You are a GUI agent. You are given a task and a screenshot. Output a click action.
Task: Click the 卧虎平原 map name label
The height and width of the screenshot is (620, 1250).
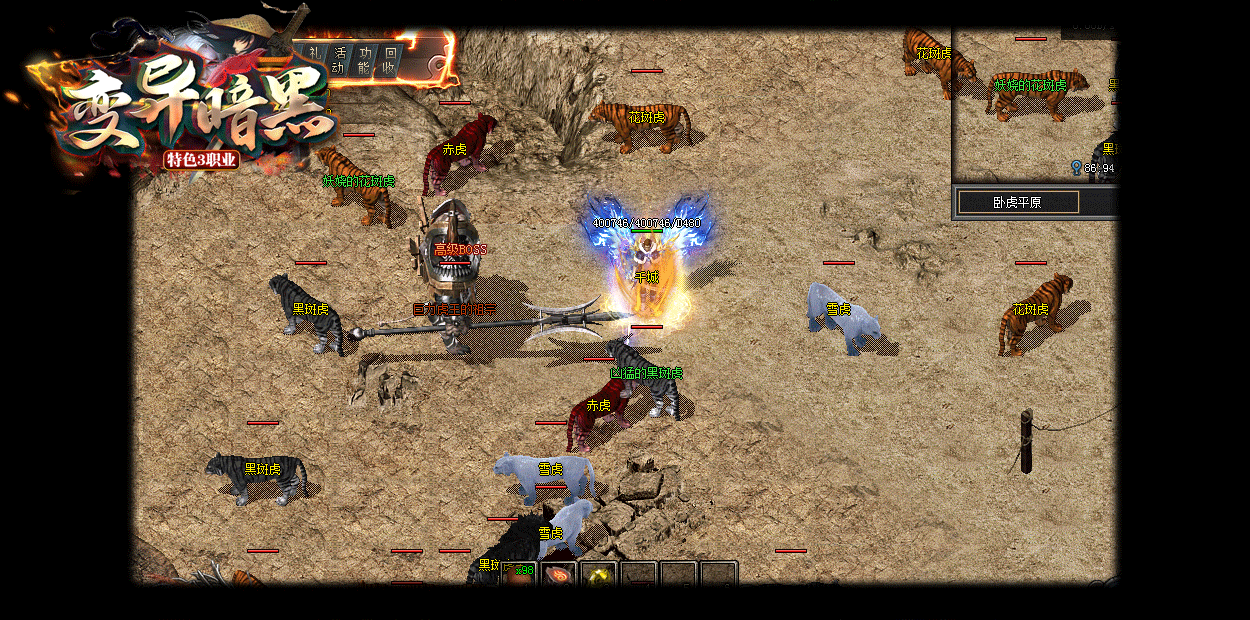coord(1018,202)
